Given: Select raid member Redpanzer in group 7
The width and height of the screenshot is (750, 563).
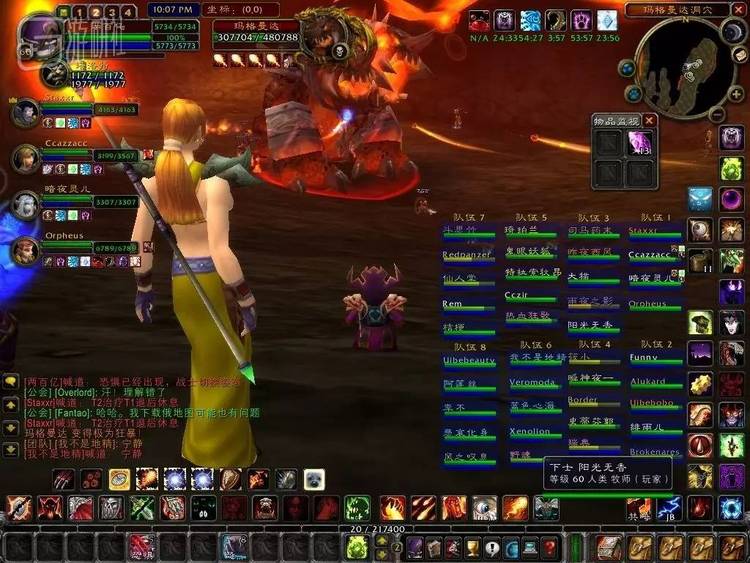Looking at the screenshot, I should point(468,255).
